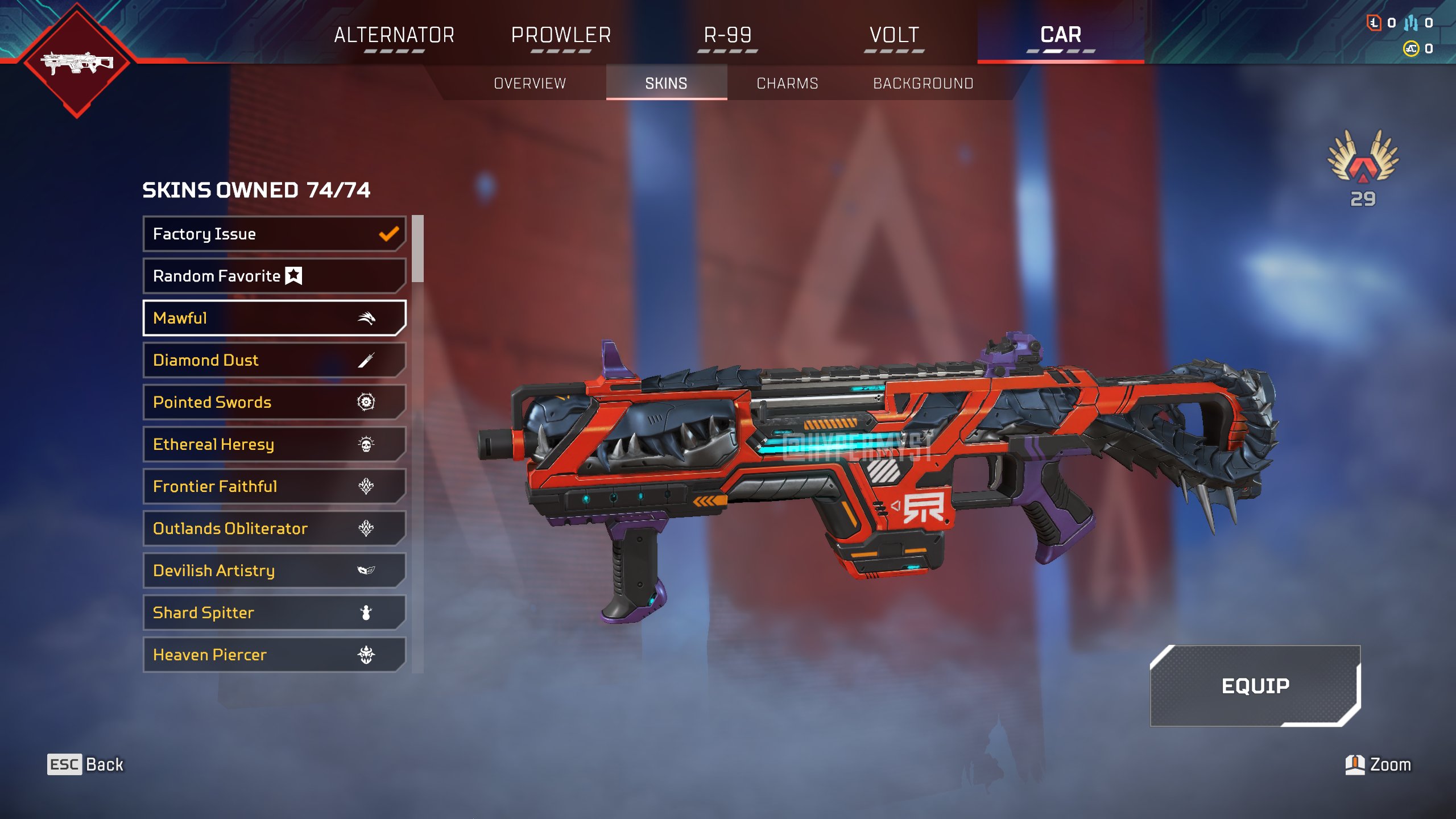Image resolution: width=1456 pixels, height=819 pixels.
Task: Choose the Pointed Swords skin
Action: pyautogui.click(x=274, y=402)
